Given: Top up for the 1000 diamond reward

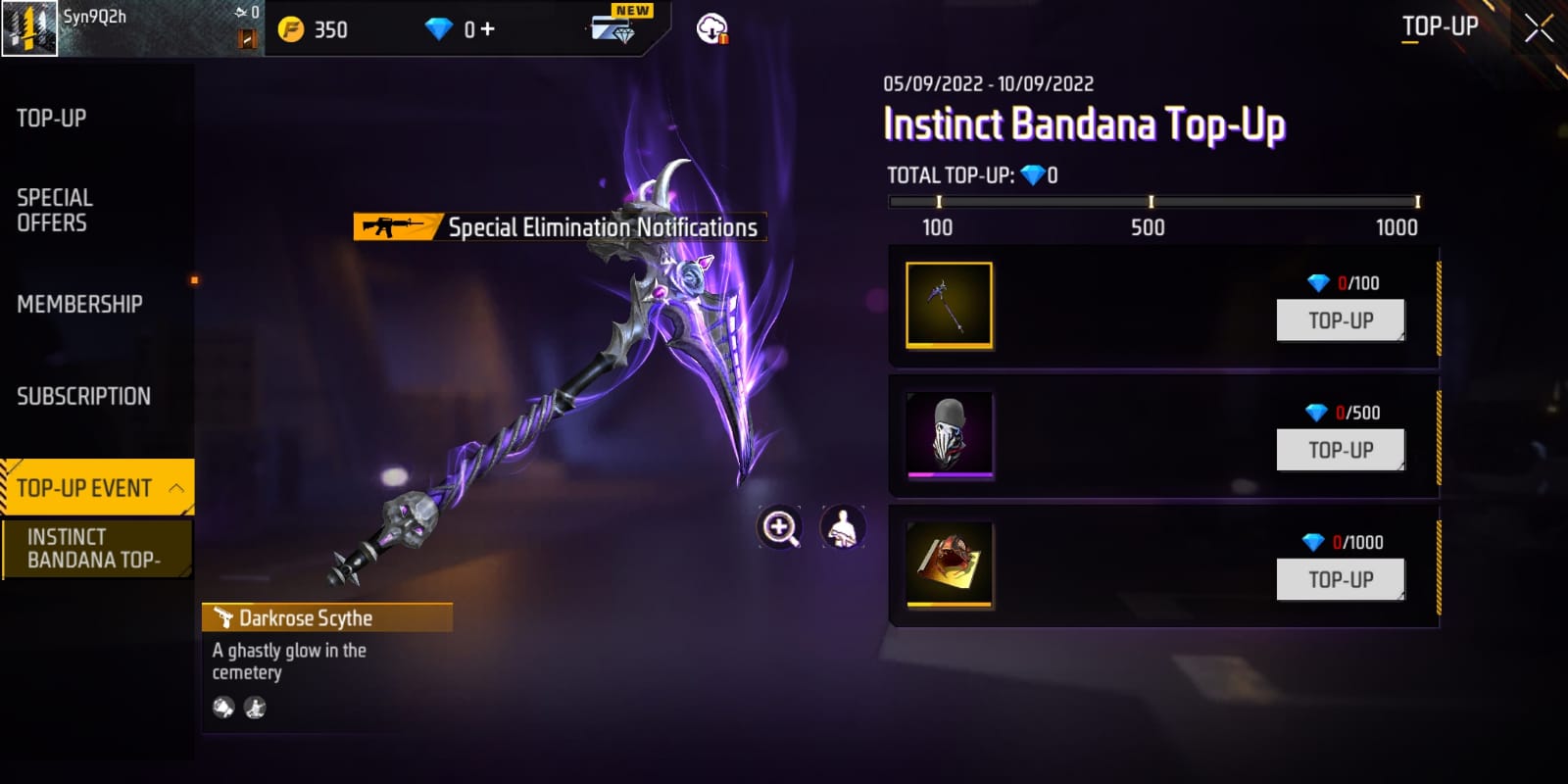Looking at the screenshot, I should 1340,579.
